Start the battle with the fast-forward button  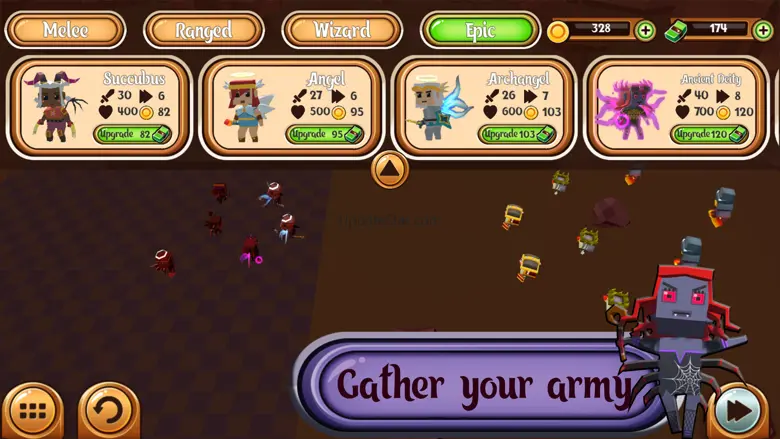740,411
